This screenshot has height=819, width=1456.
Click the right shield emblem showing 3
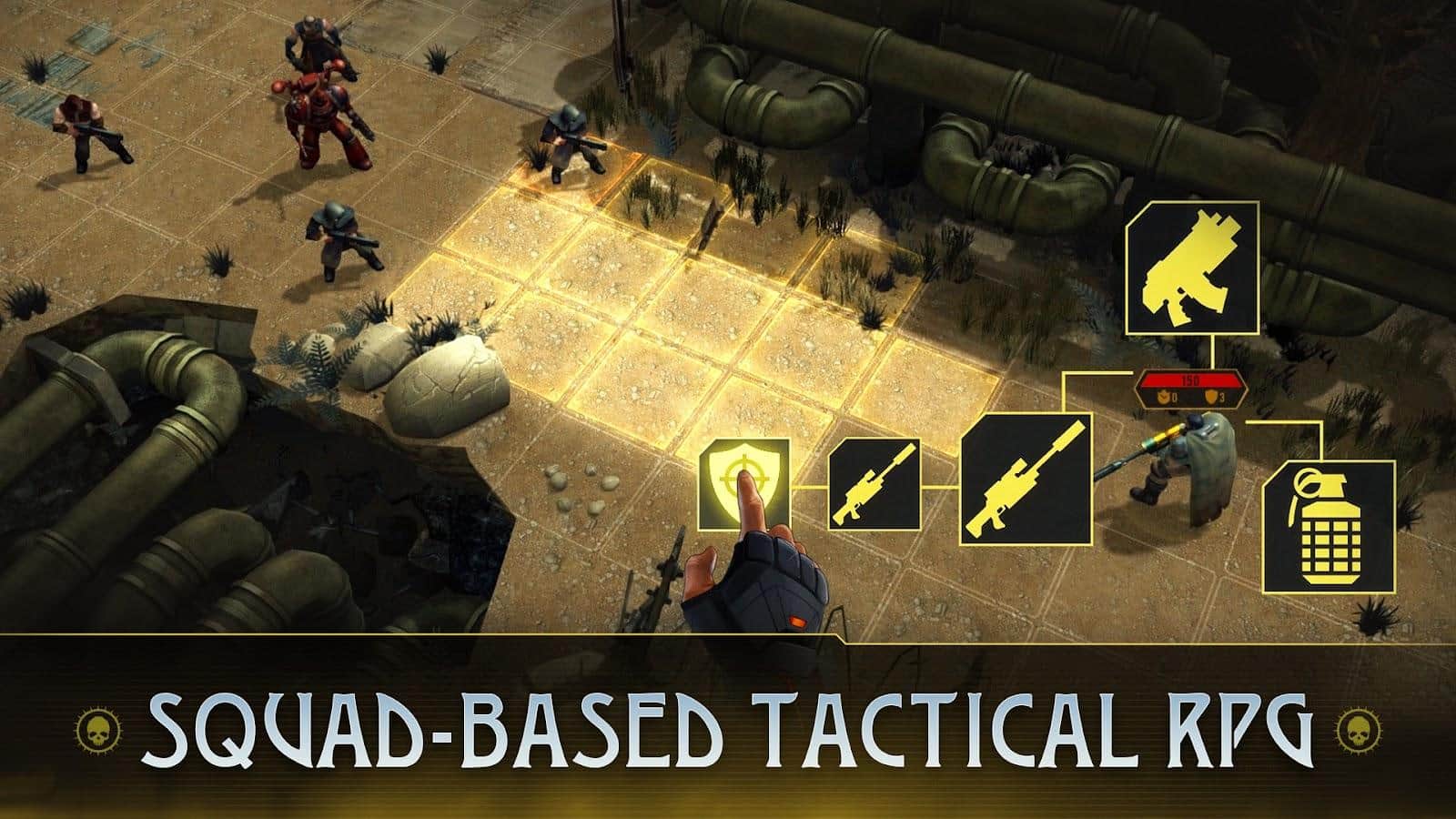point(1213,397)
